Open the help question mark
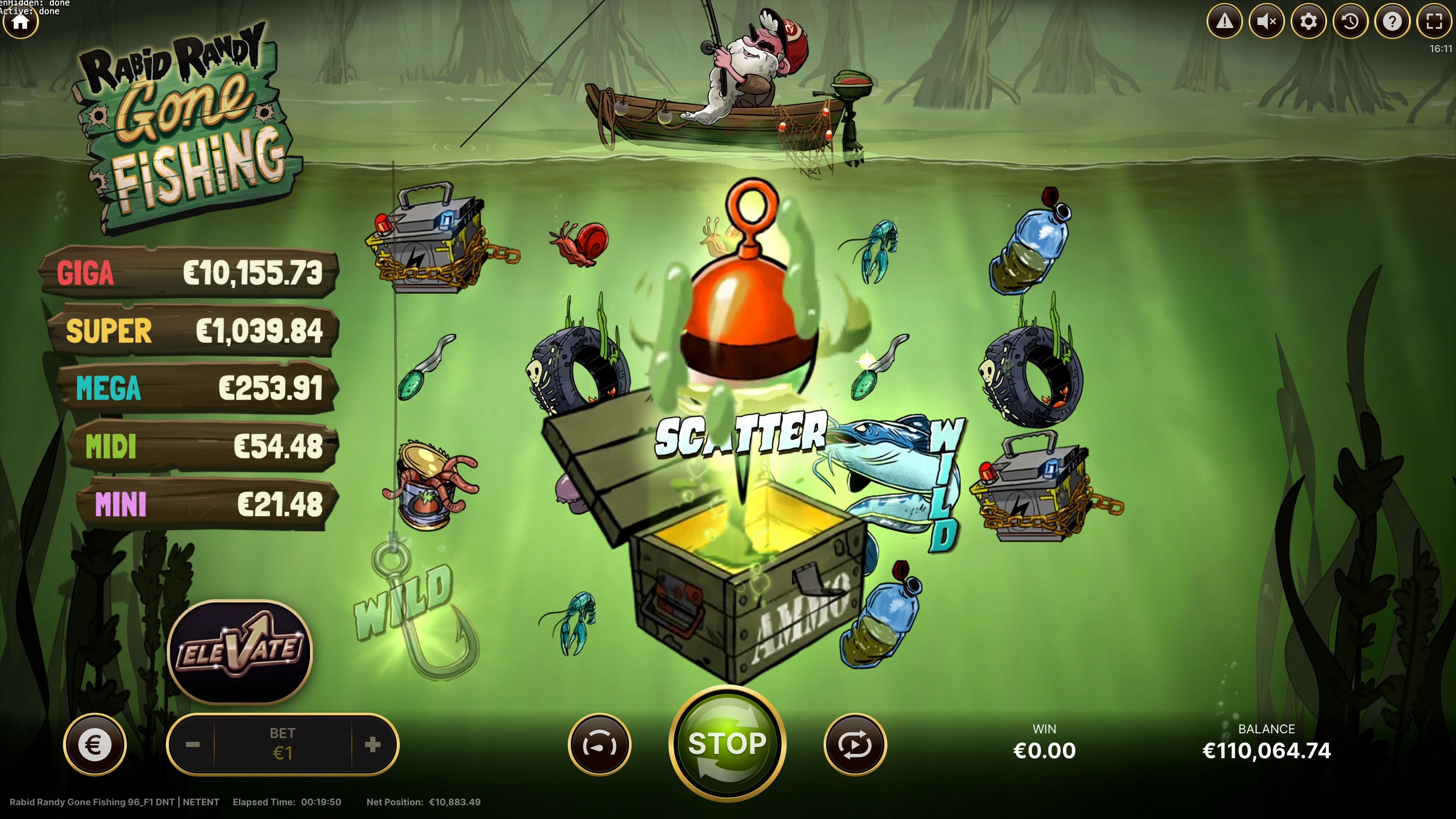Viewport: 1456px width, 819px height. click(x=1392, y=21)
